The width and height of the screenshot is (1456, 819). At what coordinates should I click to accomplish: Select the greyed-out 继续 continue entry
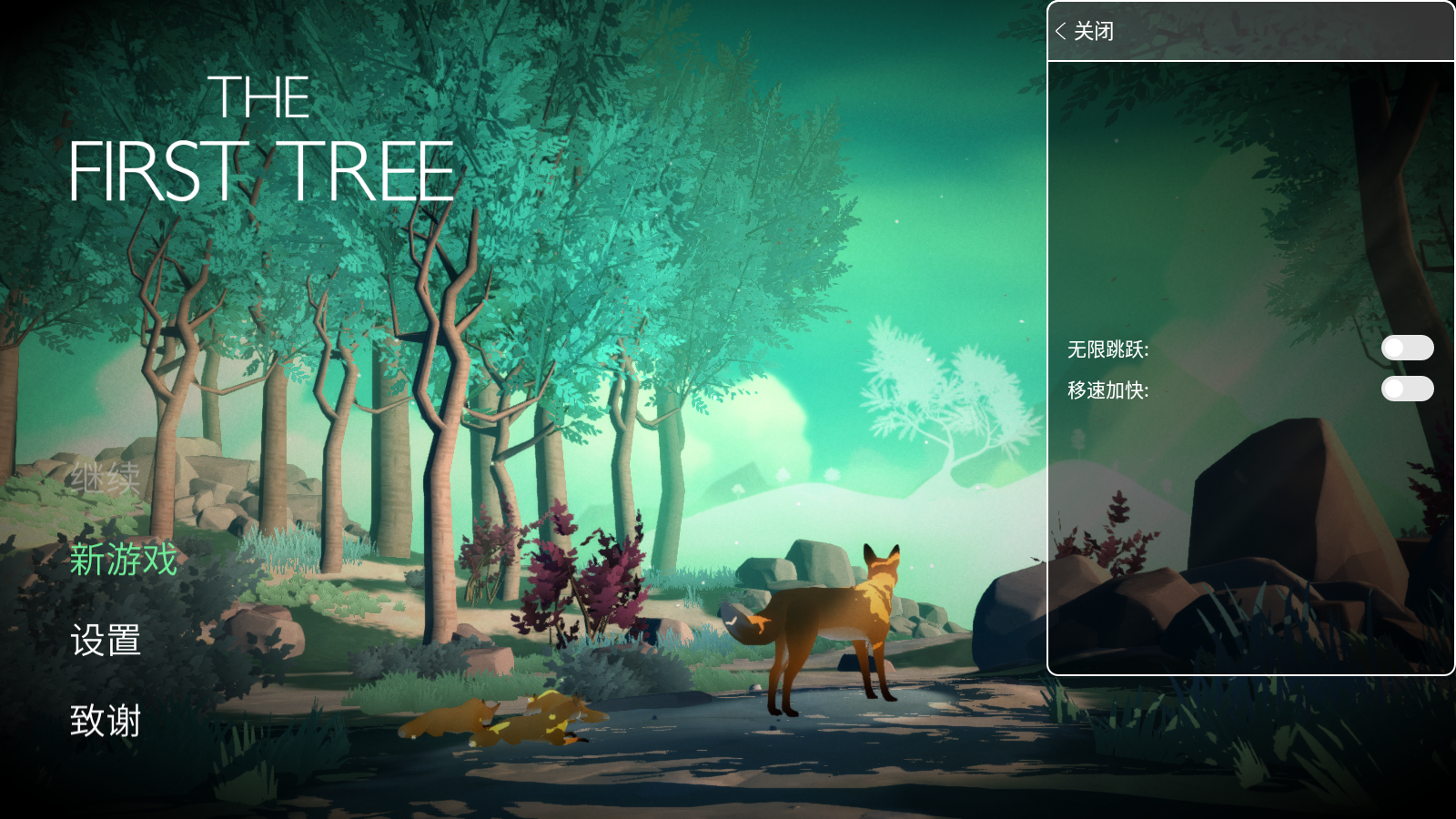[106, 479]
